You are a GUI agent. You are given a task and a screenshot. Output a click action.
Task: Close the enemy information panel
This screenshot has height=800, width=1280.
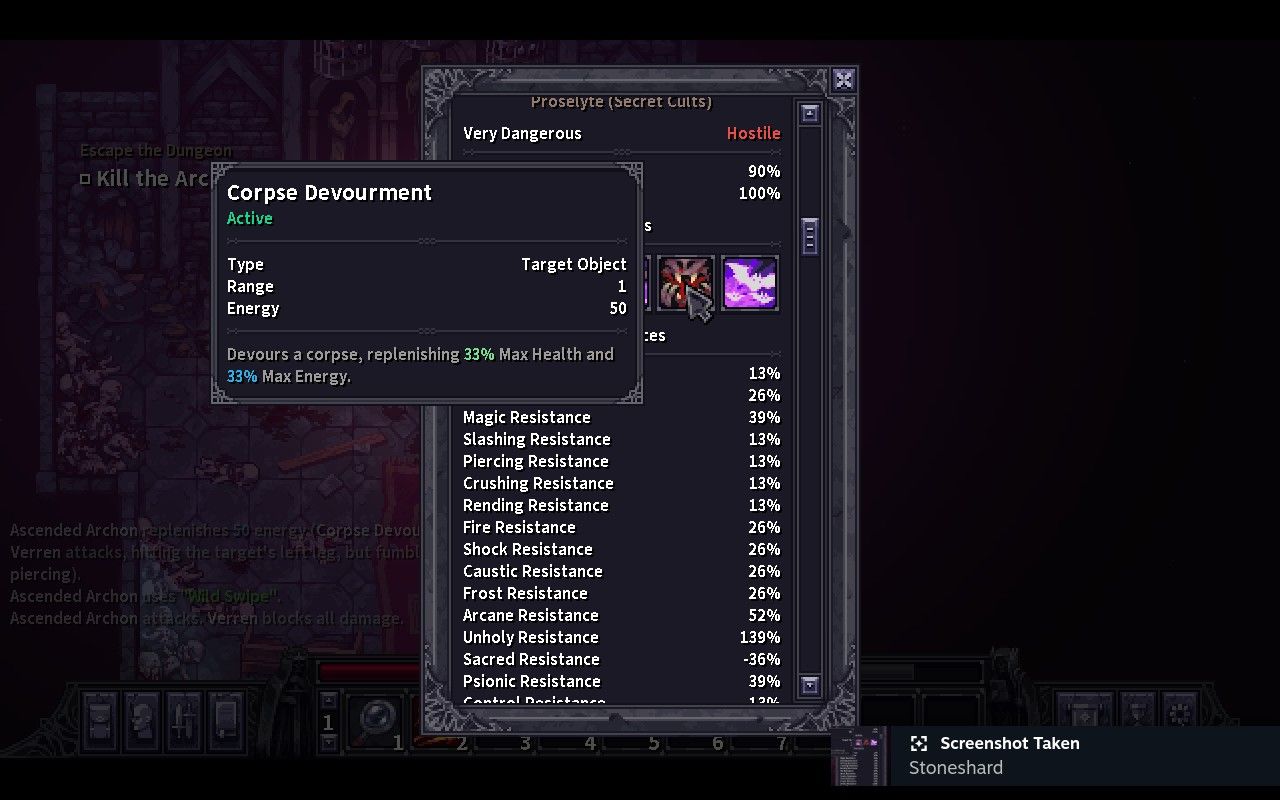[x=843, y=80]
